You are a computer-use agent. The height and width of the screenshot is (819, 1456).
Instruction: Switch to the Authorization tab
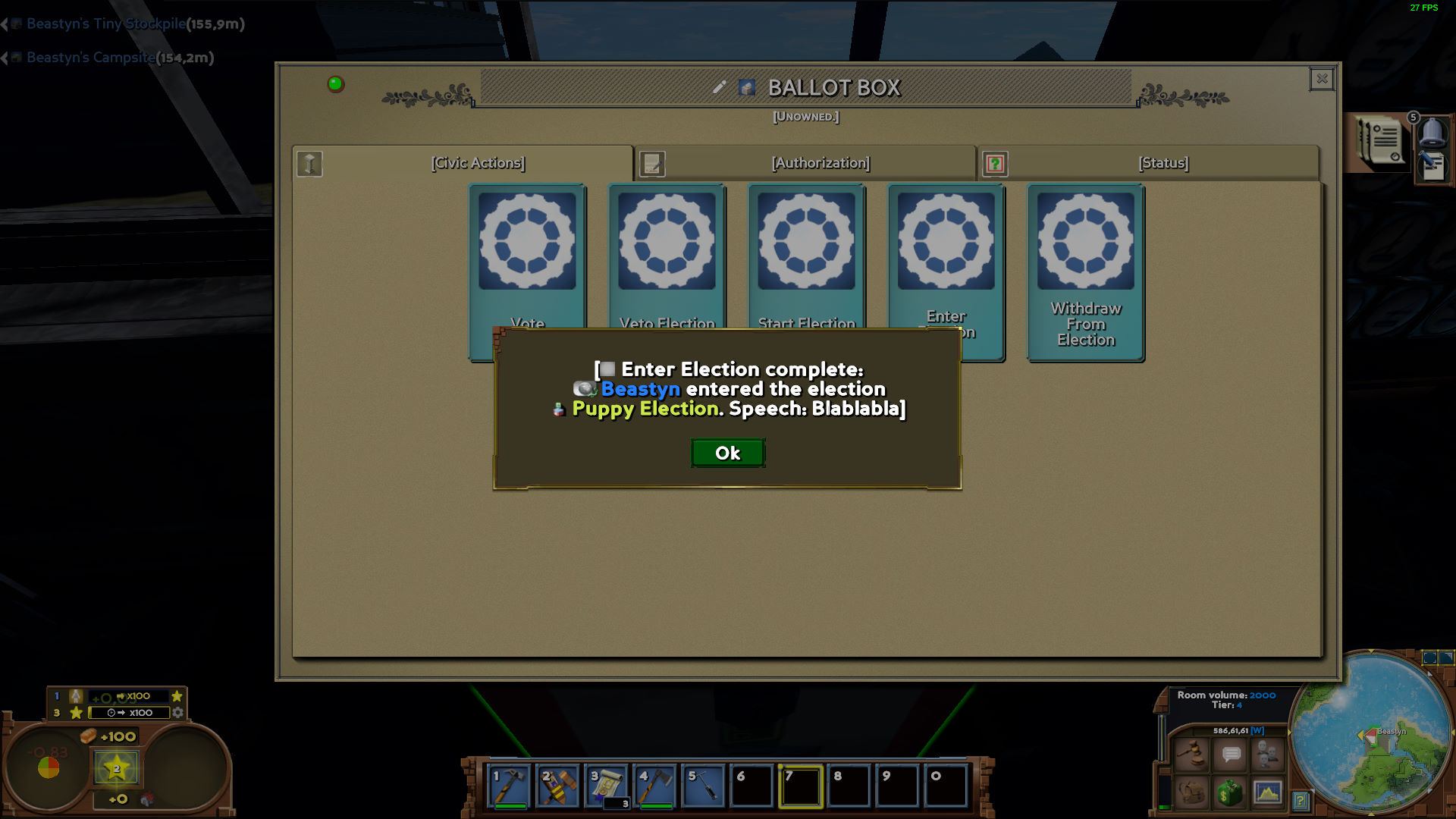pos(820,162)
